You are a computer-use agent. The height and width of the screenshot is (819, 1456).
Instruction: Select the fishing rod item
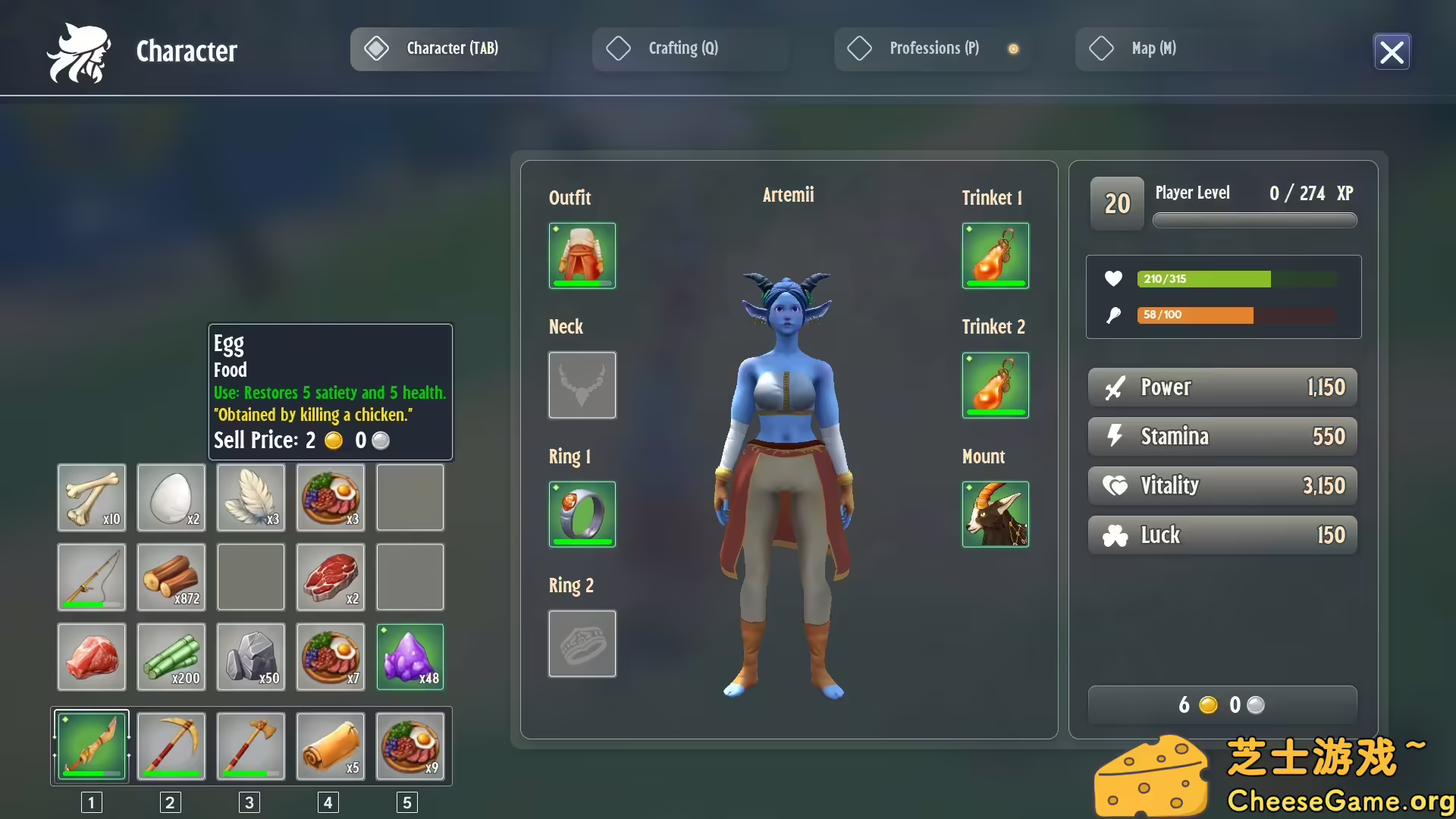92,577
